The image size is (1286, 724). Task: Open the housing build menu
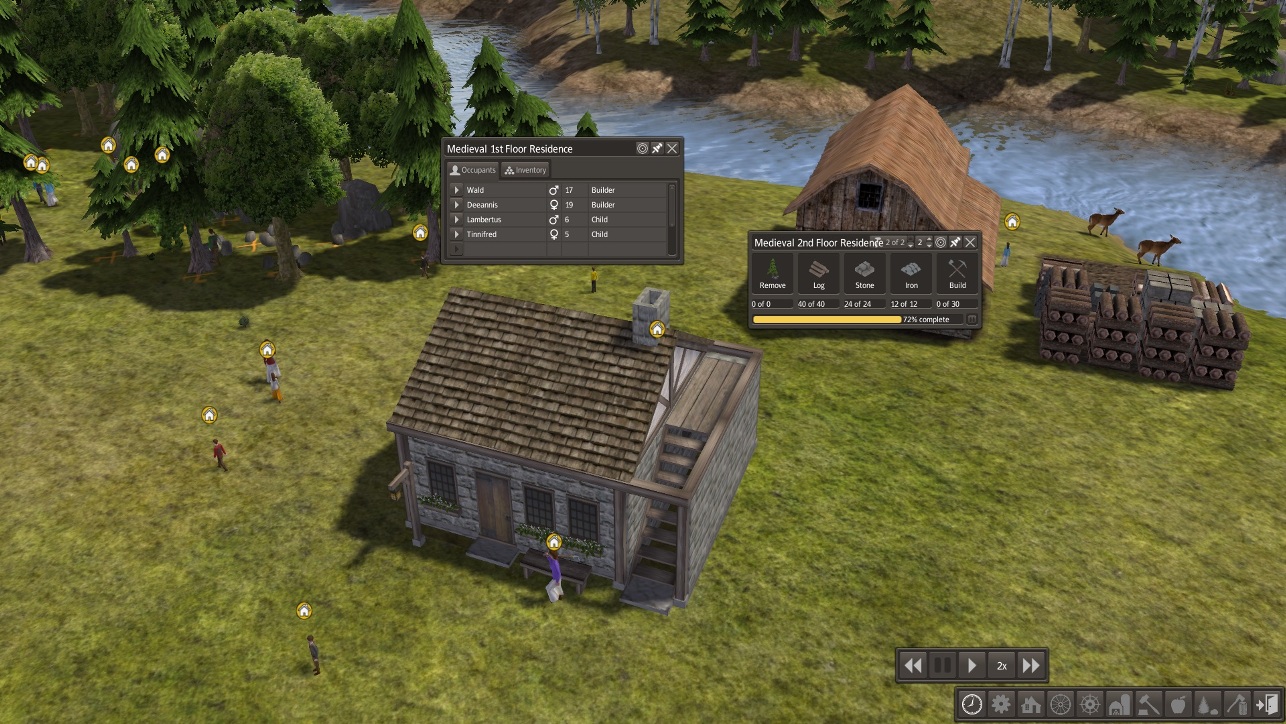click(x=1031, y=704)
